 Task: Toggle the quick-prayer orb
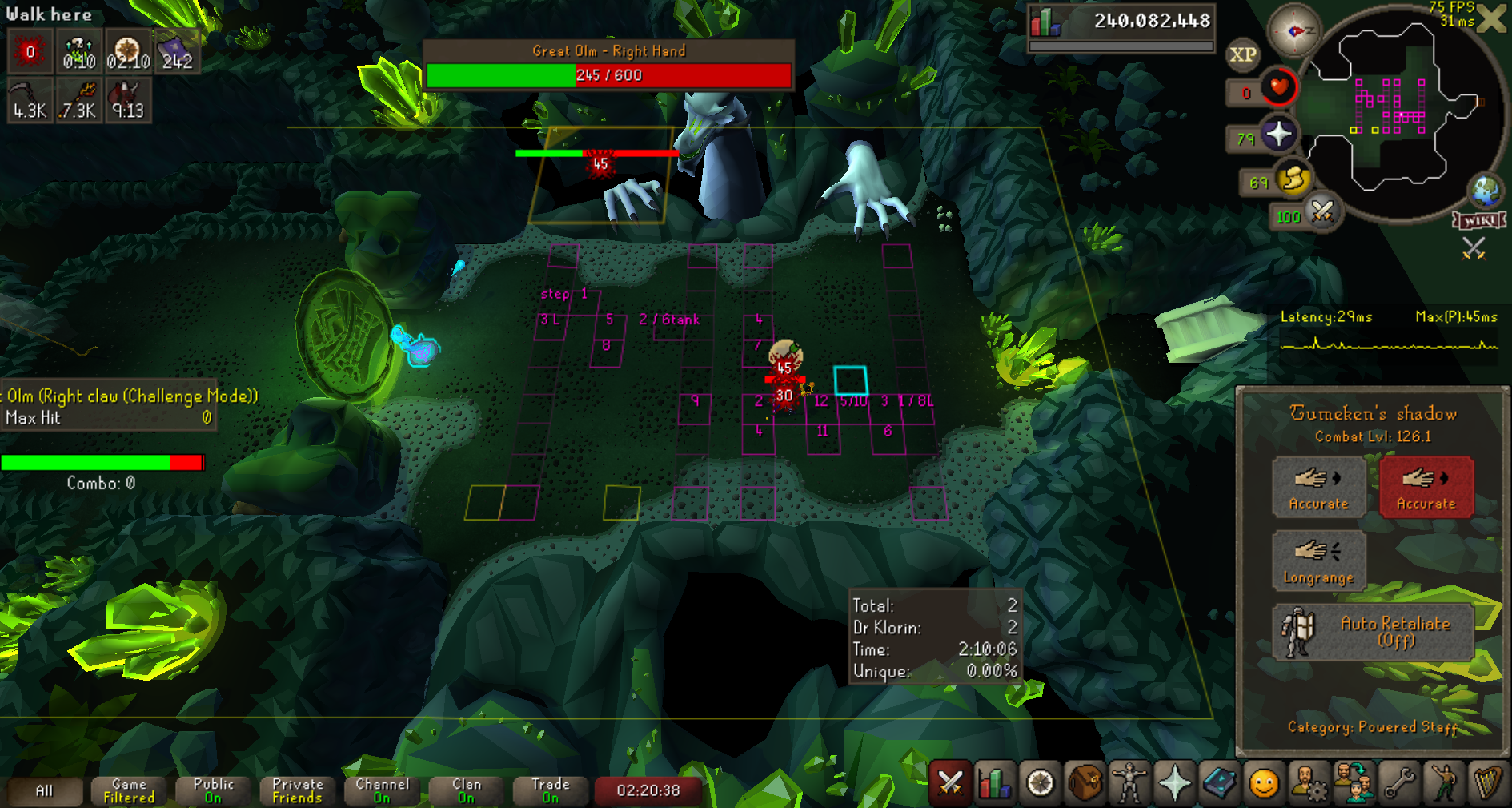[1278, 134]
